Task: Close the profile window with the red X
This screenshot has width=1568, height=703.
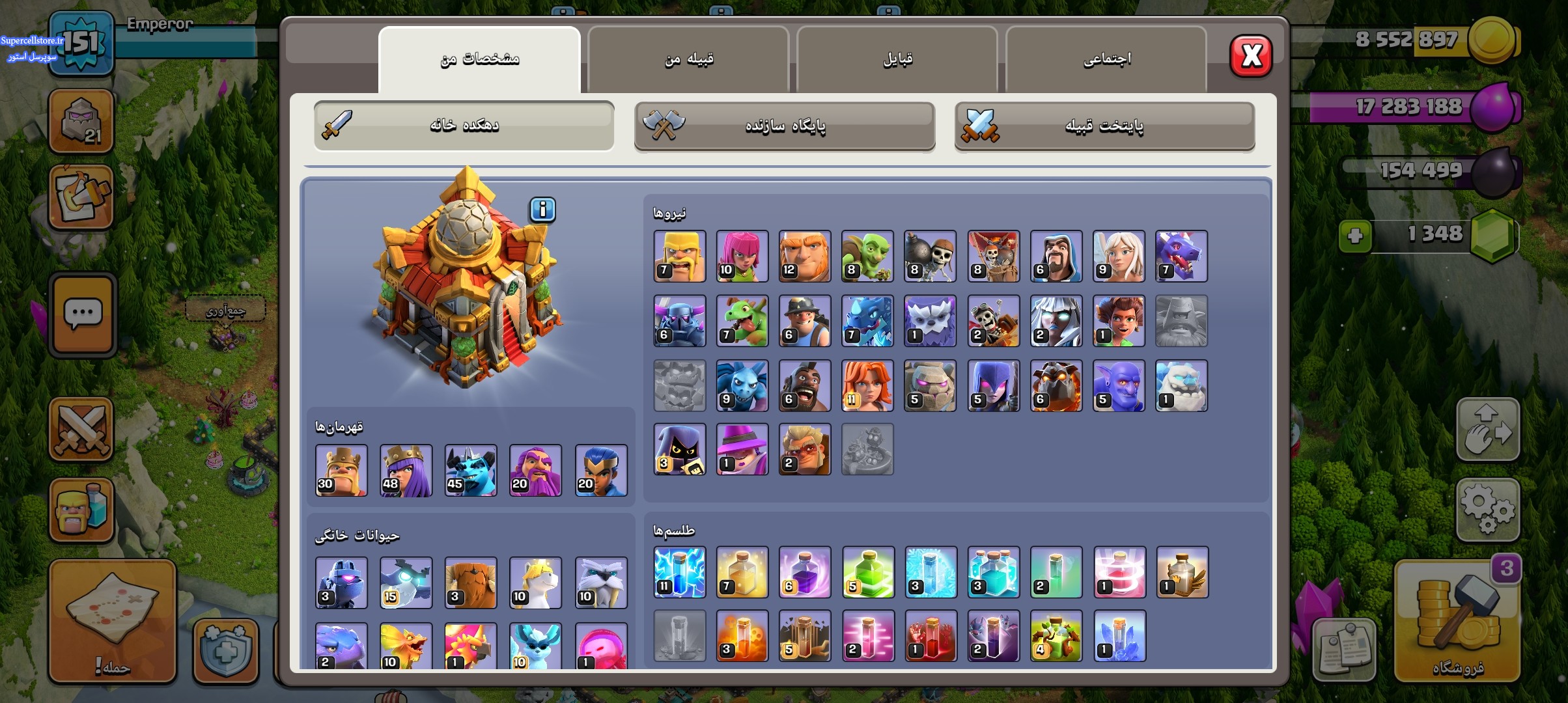Action: pyautogui.click(x=1250, y=56)
